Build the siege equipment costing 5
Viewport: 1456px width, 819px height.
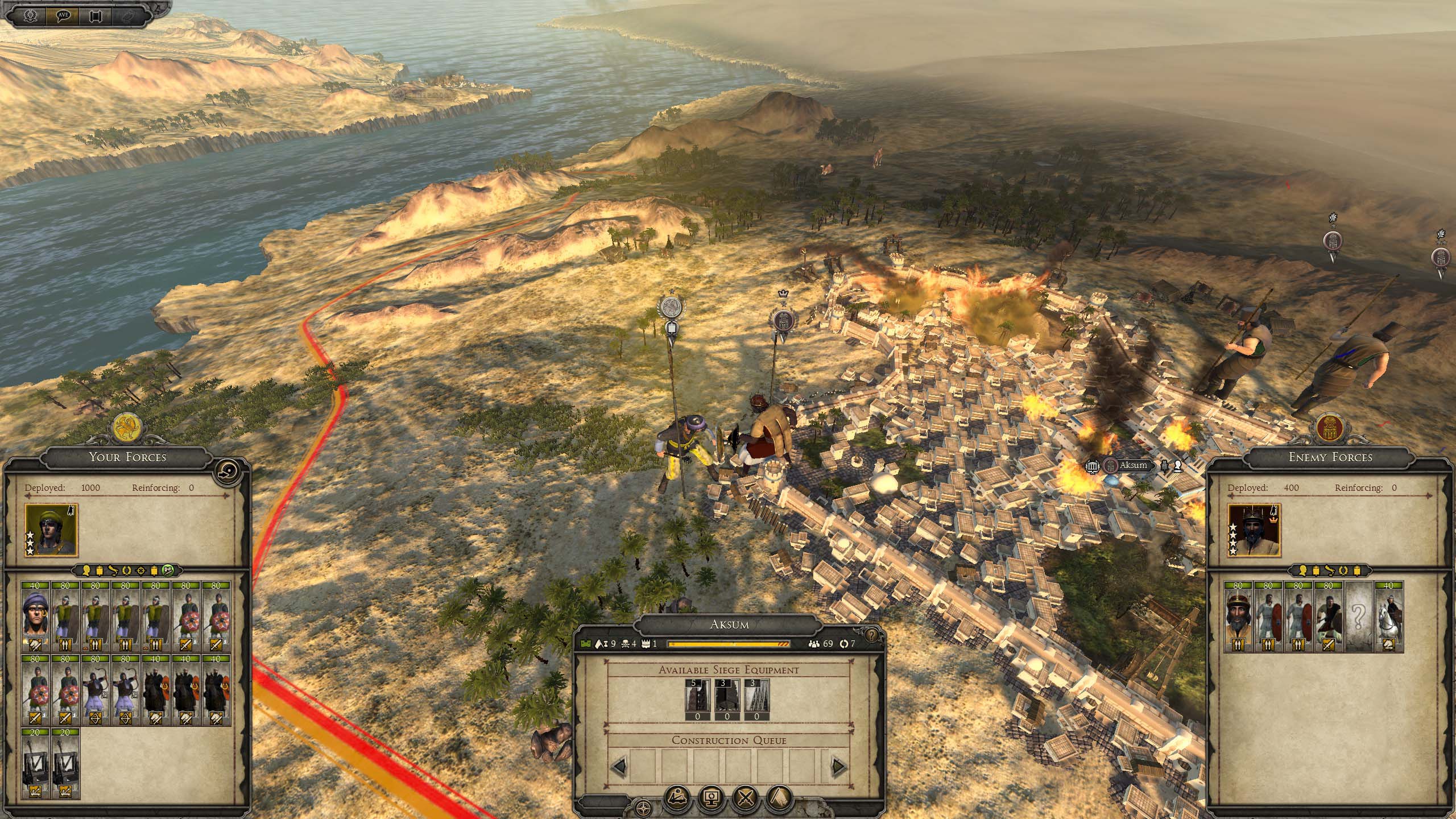coord(697,700)
